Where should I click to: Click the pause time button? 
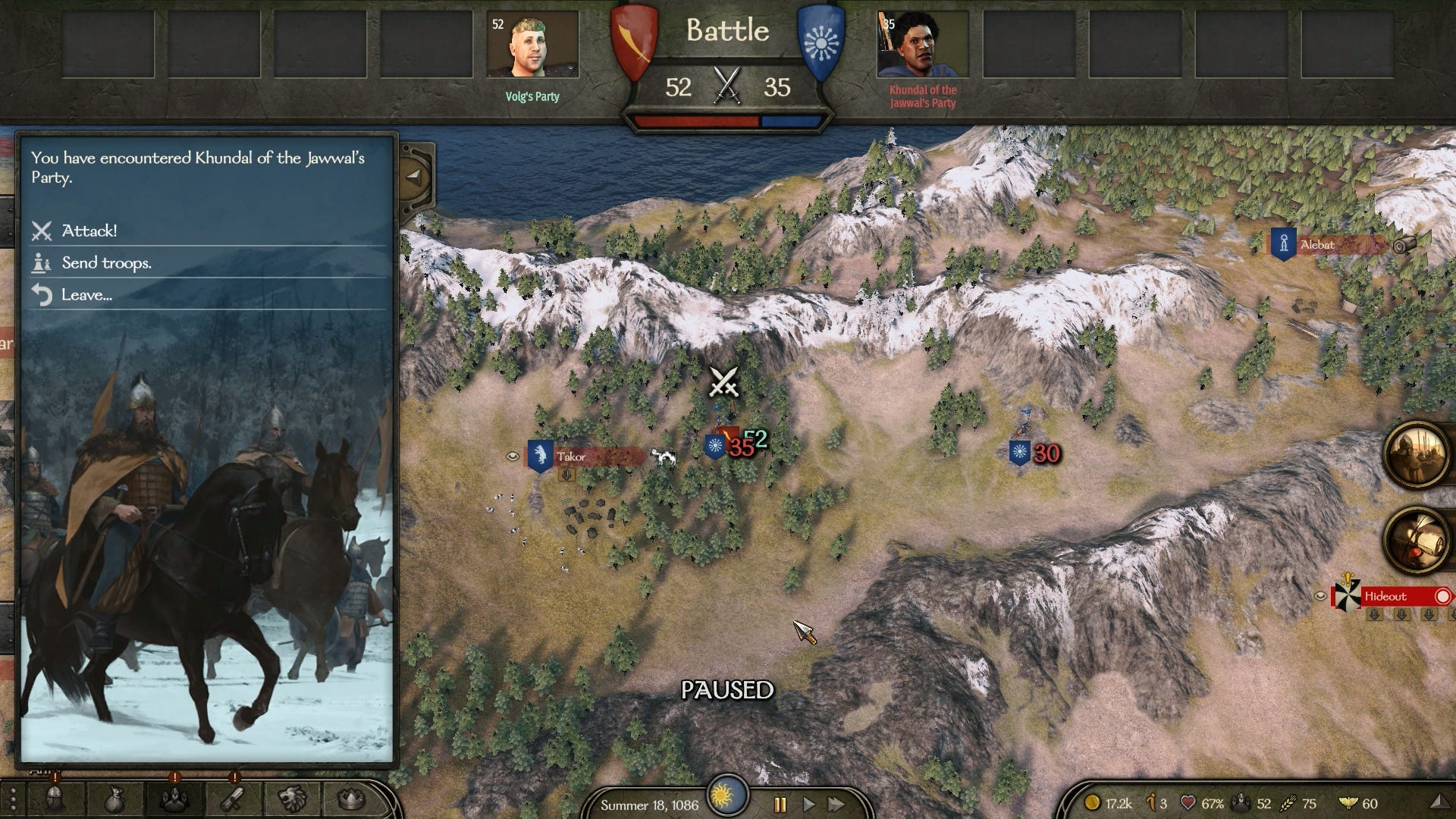pos(780,804)
